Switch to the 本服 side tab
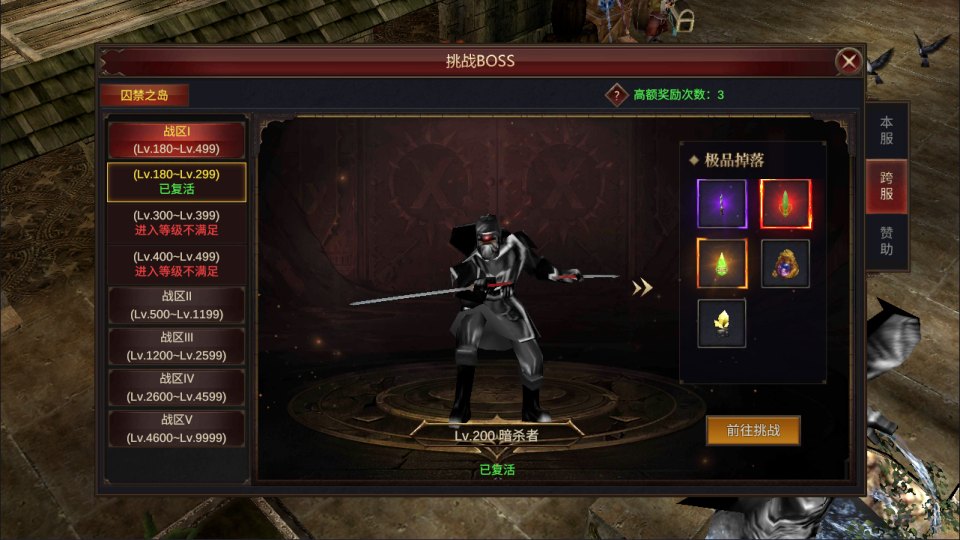 pyautogui.click(x=886, y=130)
